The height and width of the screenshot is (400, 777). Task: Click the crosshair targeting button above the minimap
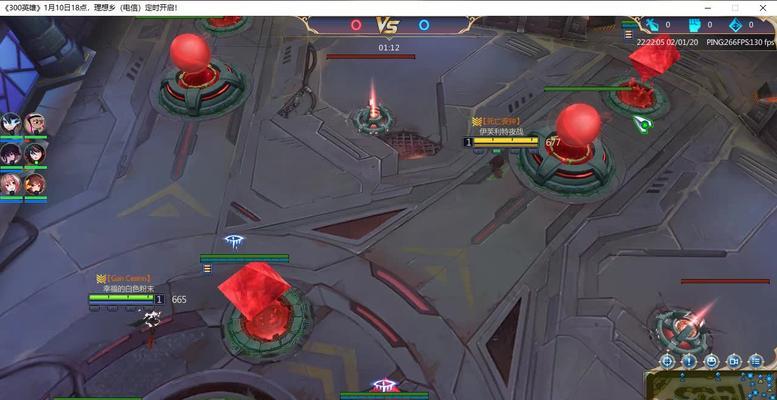coord(667,360)
